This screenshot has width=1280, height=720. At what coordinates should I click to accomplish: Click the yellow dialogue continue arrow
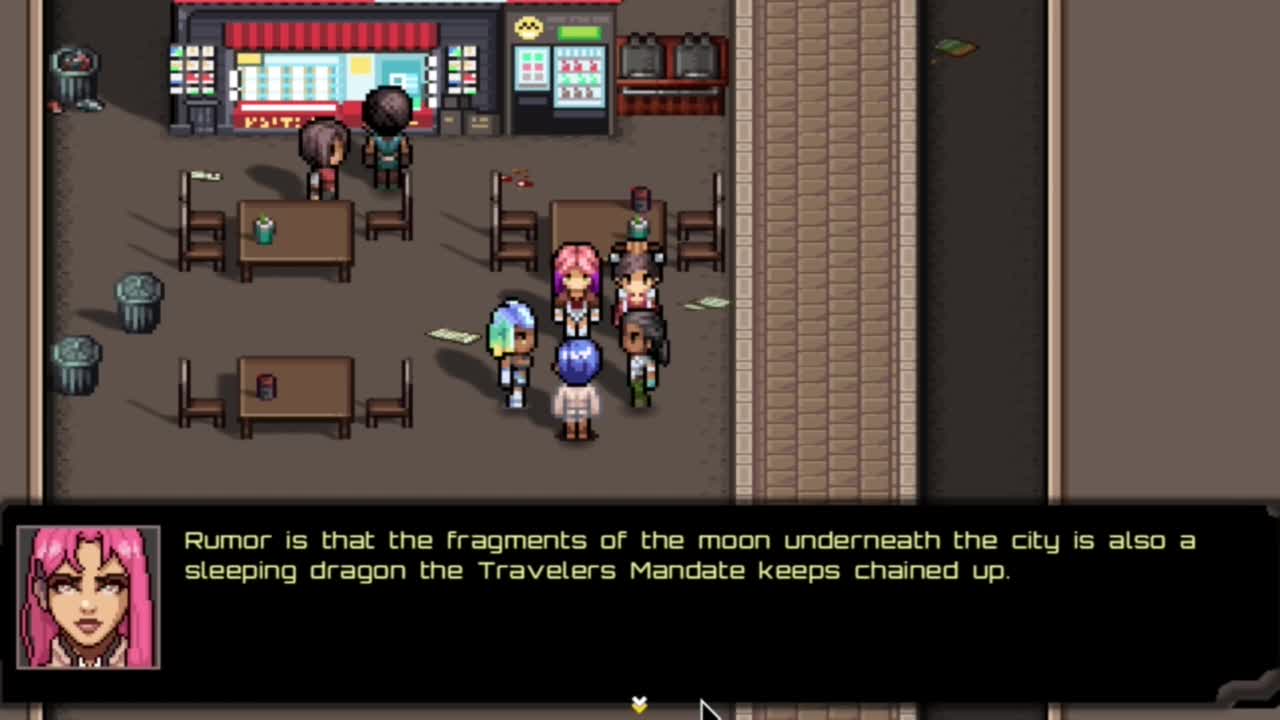click(639, 705)
